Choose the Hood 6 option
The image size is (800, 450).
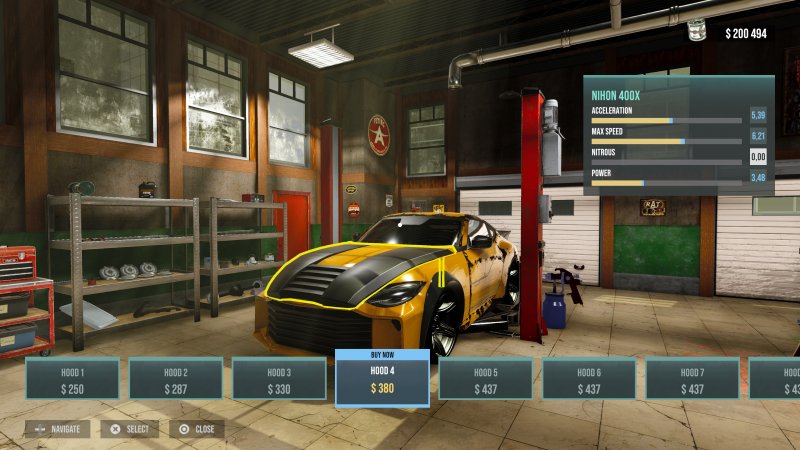589,379
